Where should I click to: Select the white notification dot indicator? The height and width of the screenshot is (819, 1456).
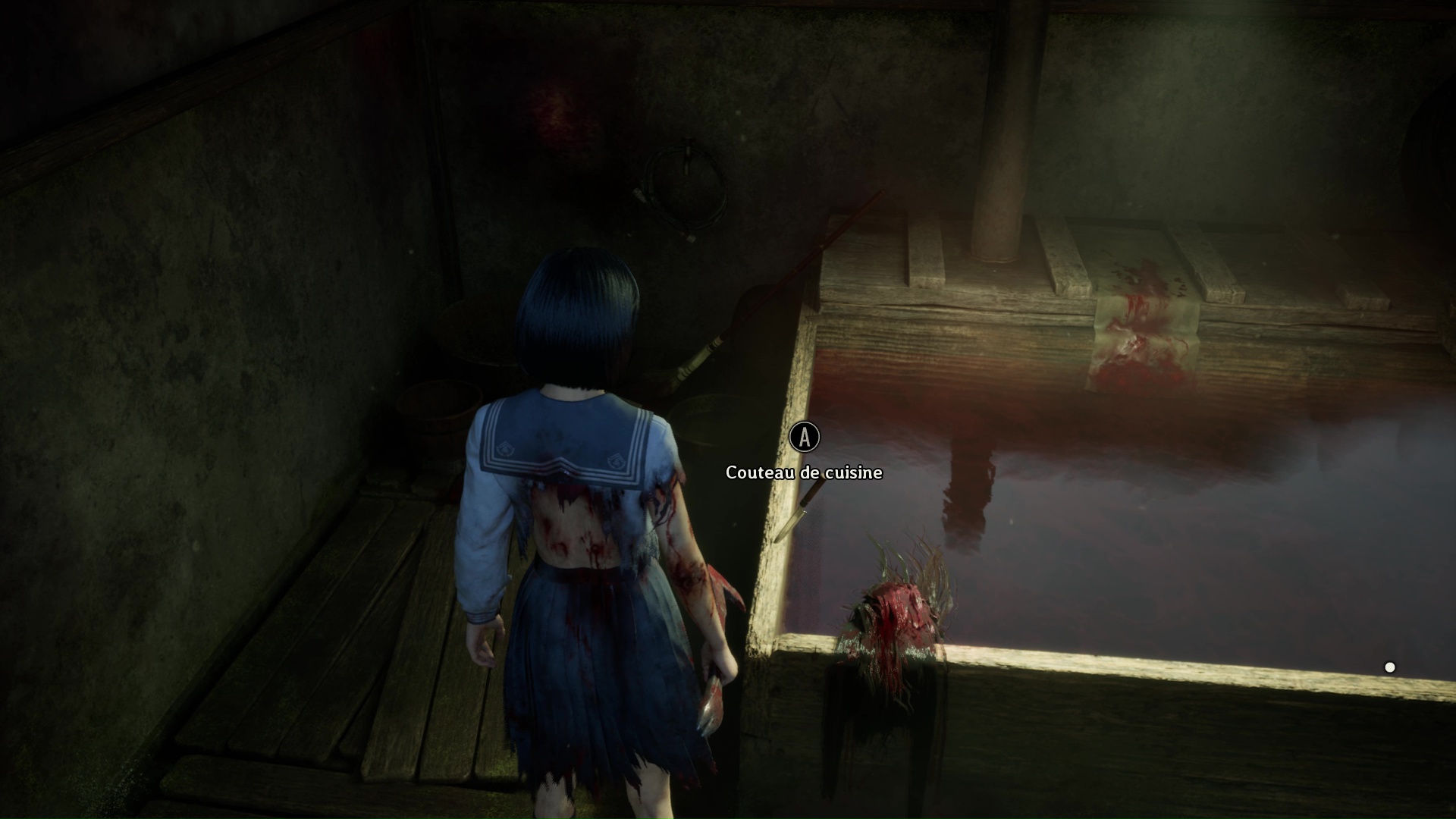tap(1390, 667)
